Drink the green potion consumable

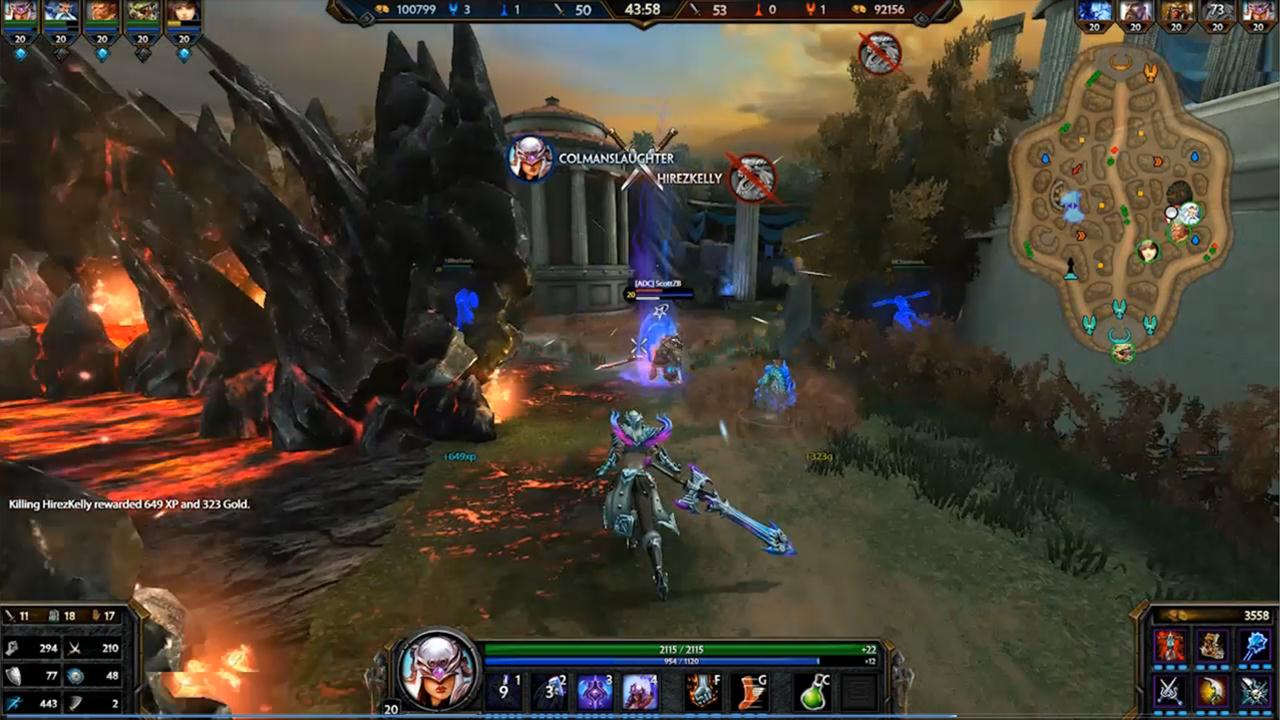pos(812,691)
